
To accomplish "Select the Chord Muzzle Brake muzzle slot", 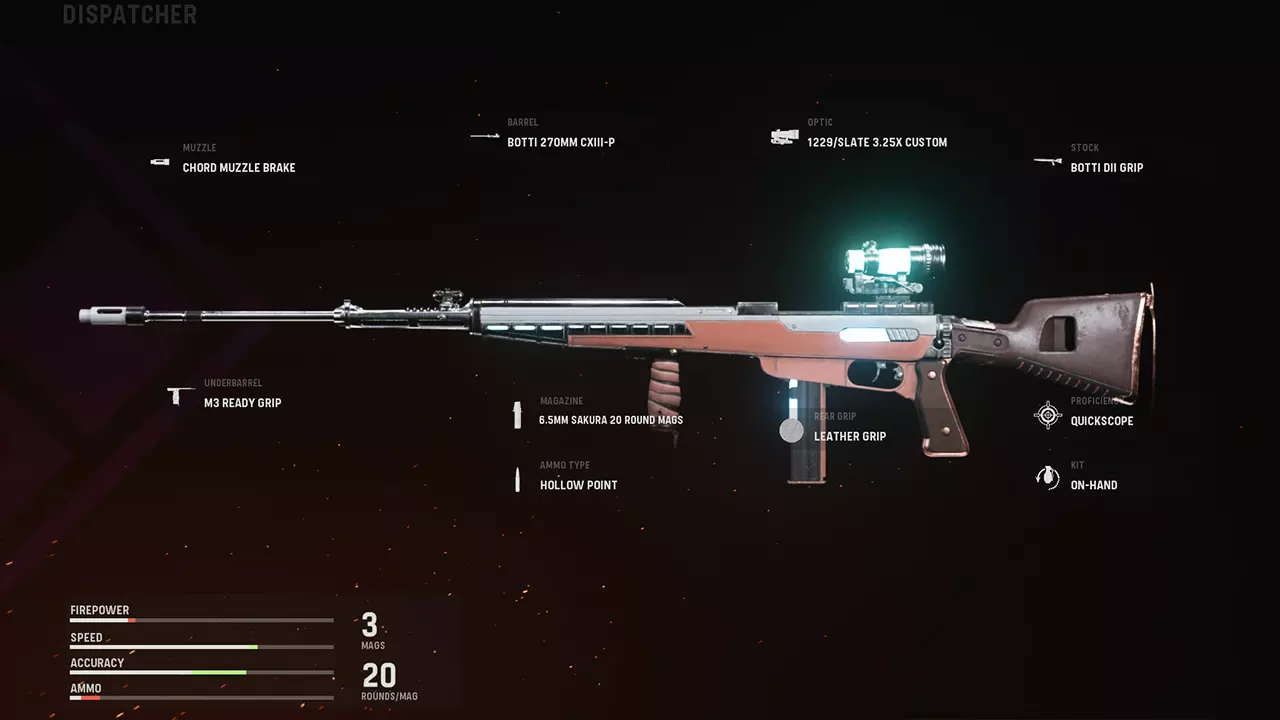I will point(238,167).
